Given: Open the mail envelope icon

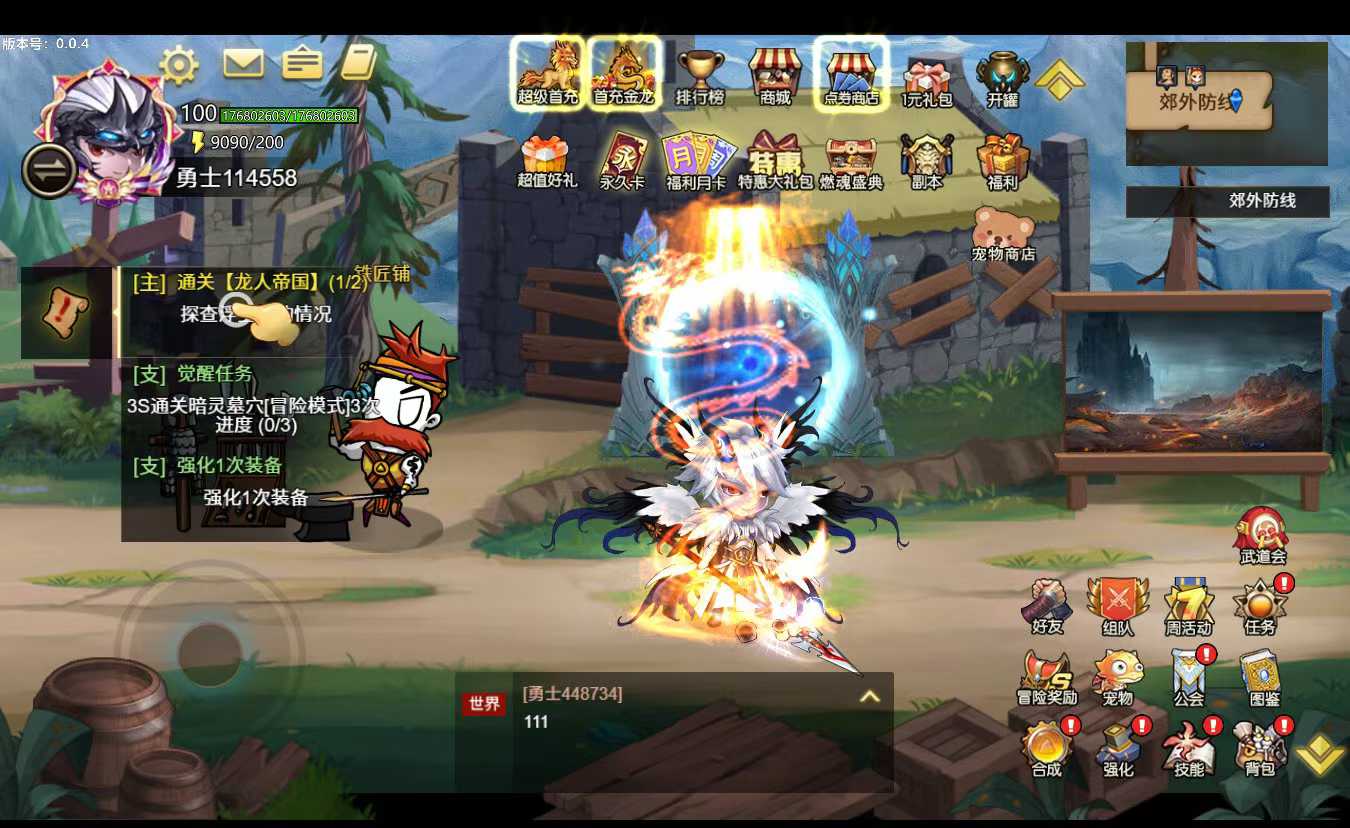Looking at the screenshot, I should 243,64.
